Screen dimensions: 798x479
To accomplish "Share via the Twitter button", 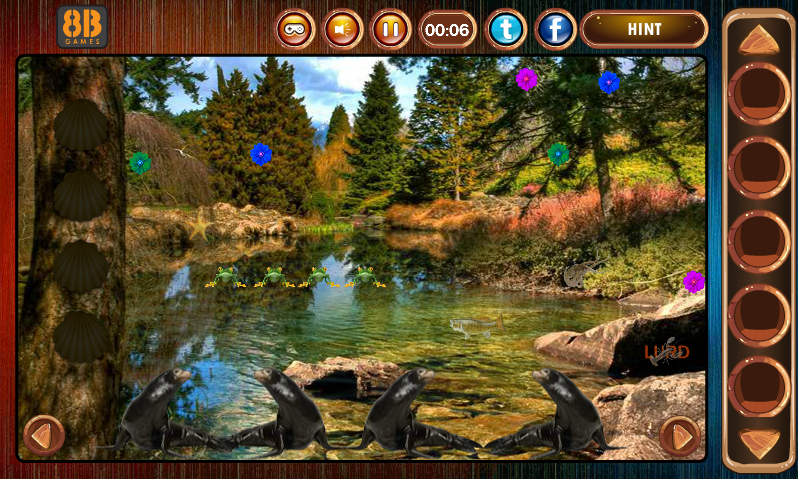I will click(x=506, y=29).
